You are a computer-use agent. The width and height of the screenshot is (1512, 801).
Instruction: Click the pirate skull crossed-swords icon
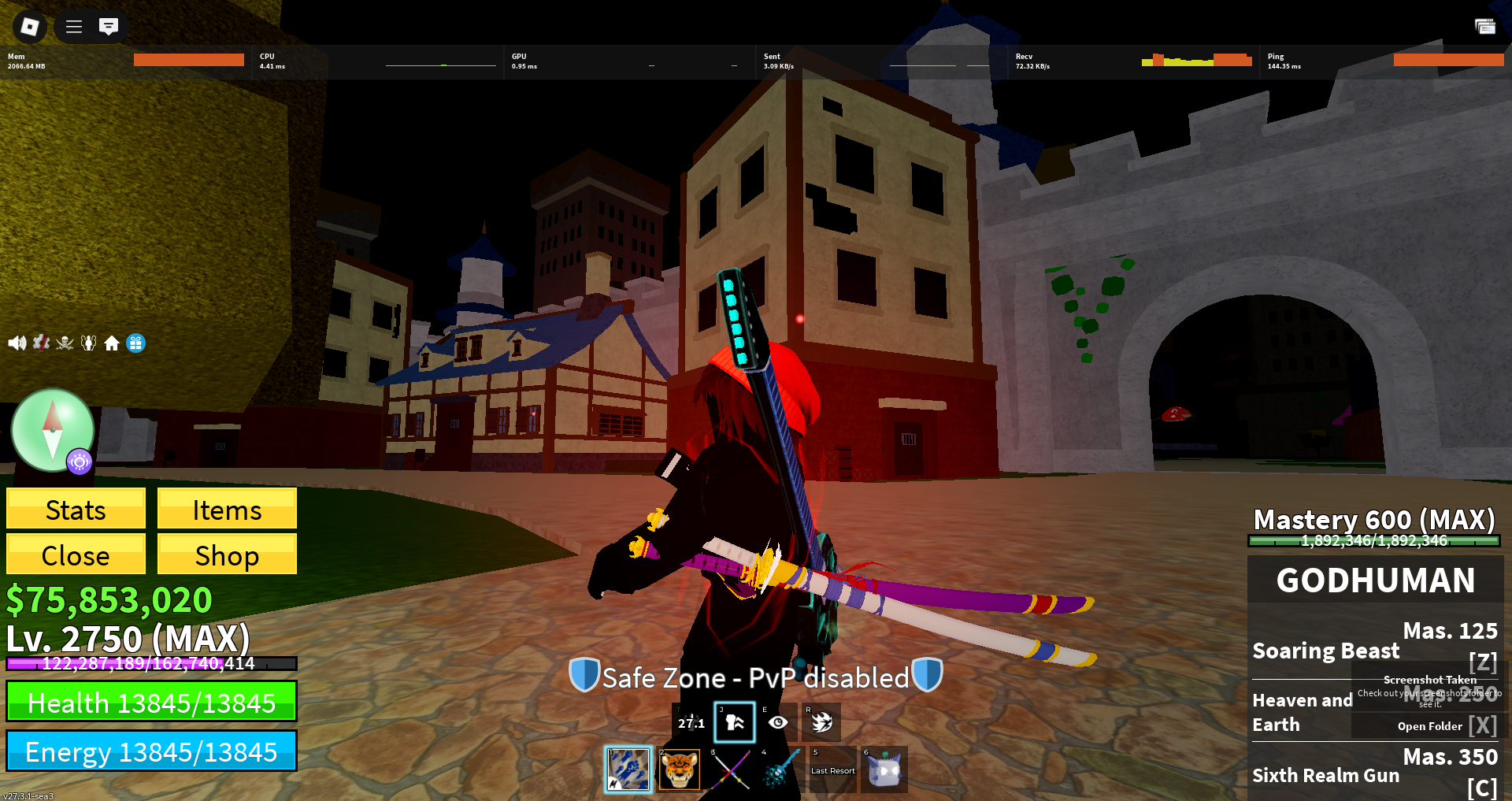[x=65, y=343]
